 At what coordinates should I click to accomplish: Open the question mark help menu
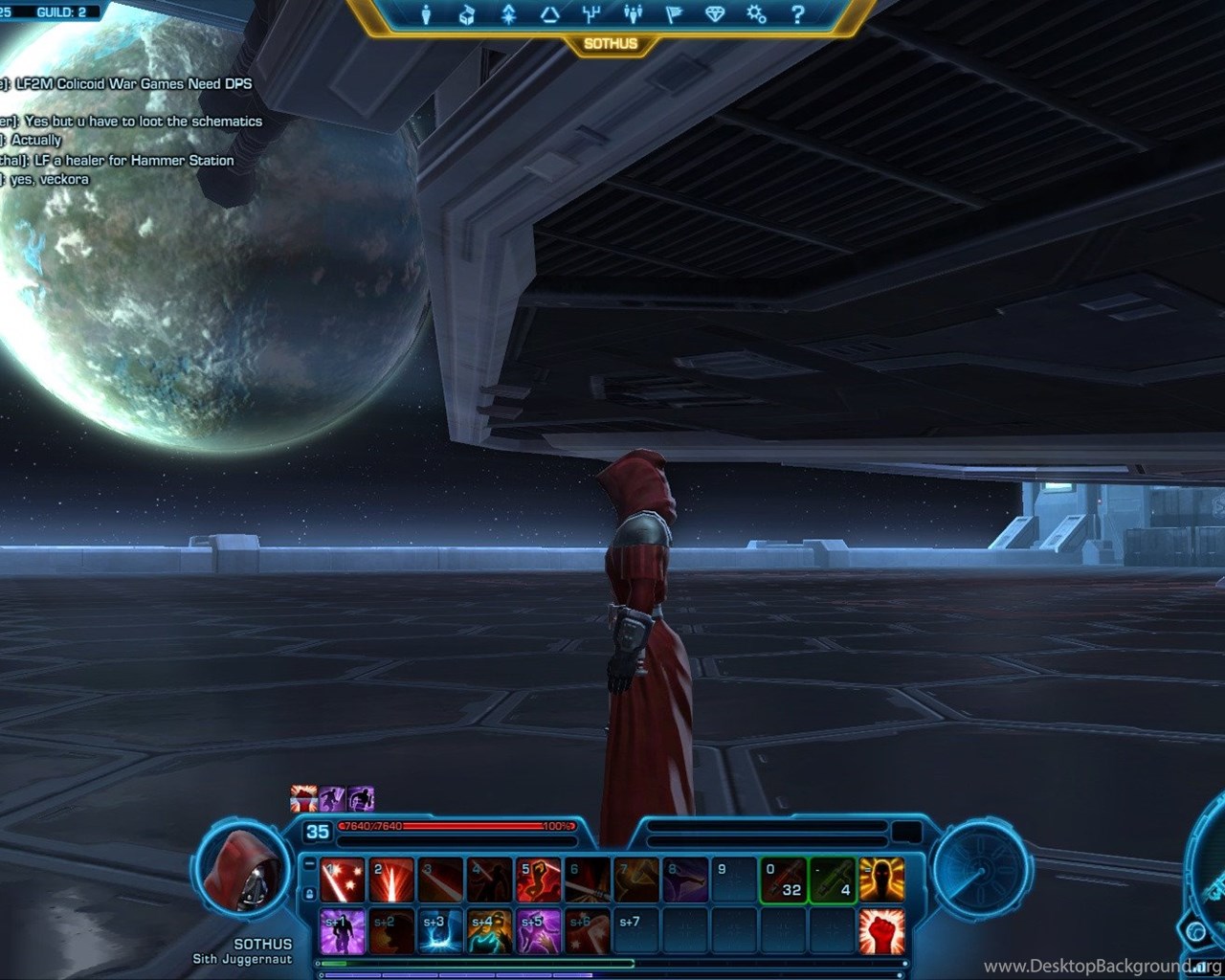point(797,14)
